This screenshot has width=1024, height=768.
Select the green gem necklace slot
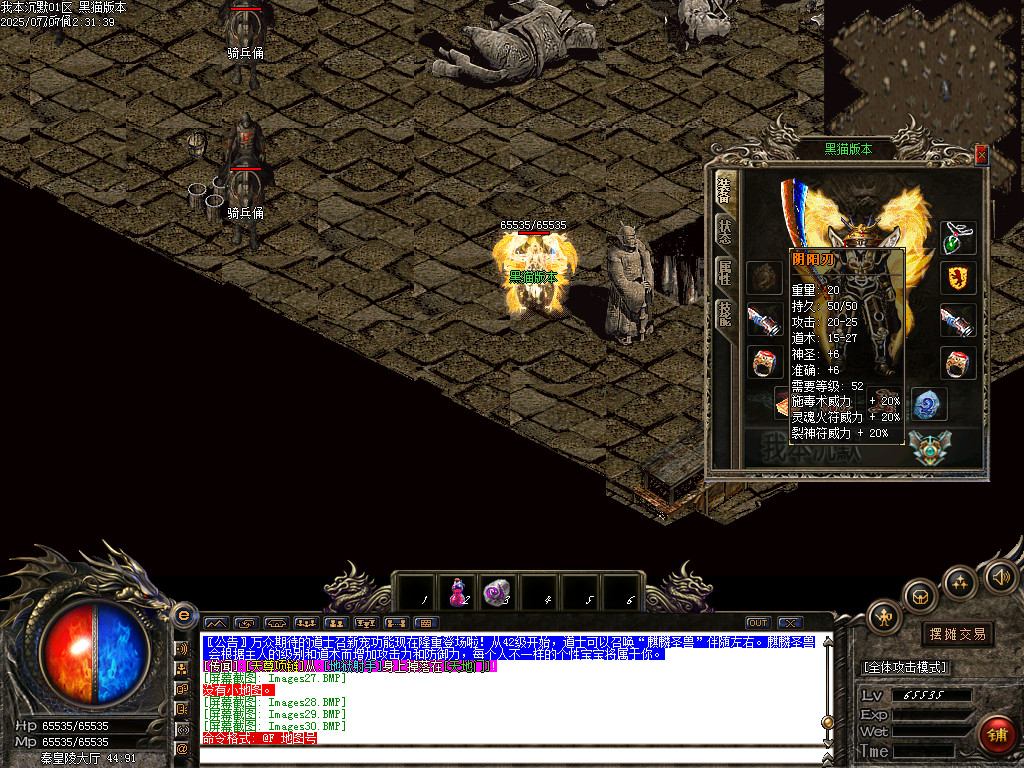(958, 238)
